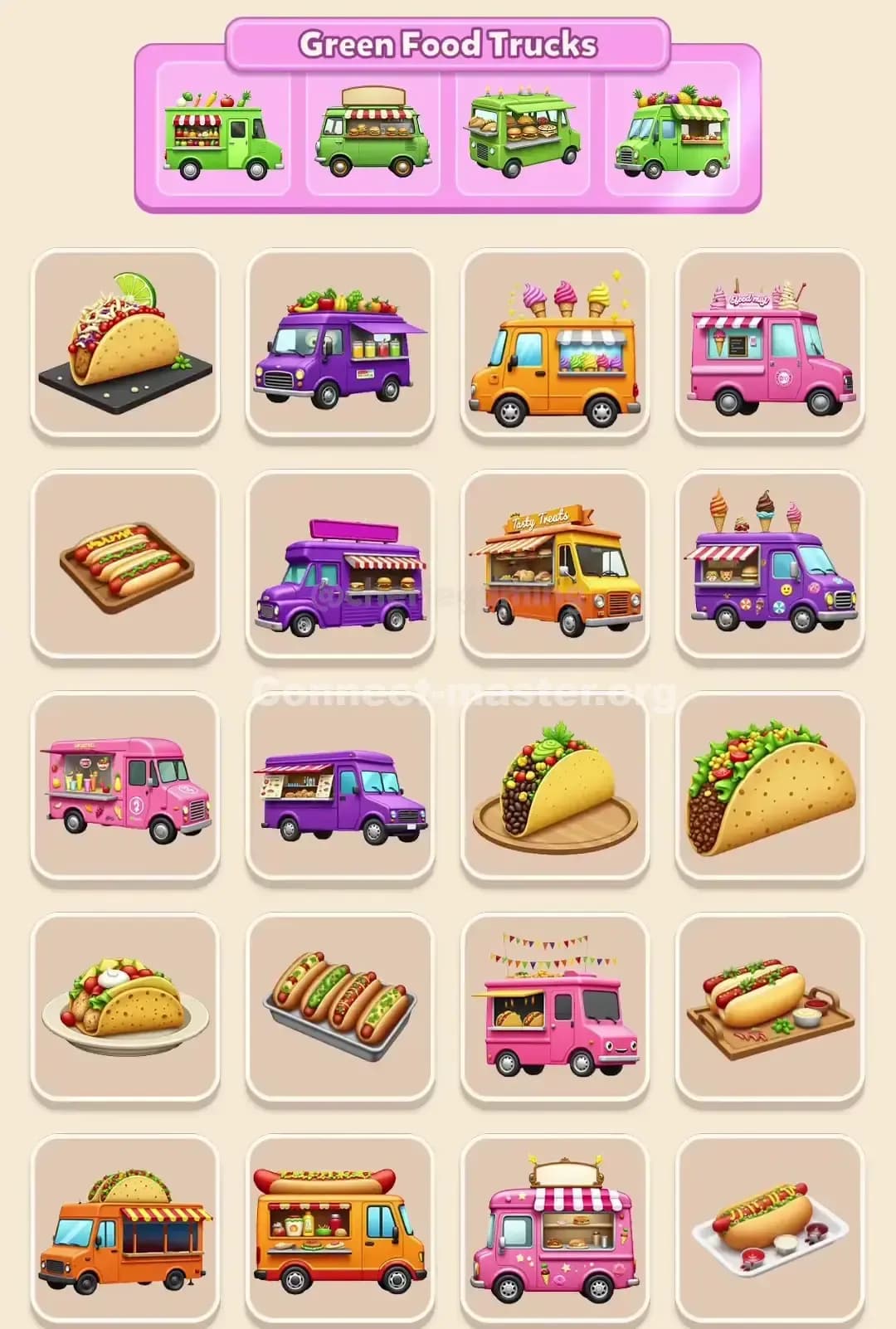
Task: Choose the orange truck with ice cream cones
Action: [x=554, y=343]
